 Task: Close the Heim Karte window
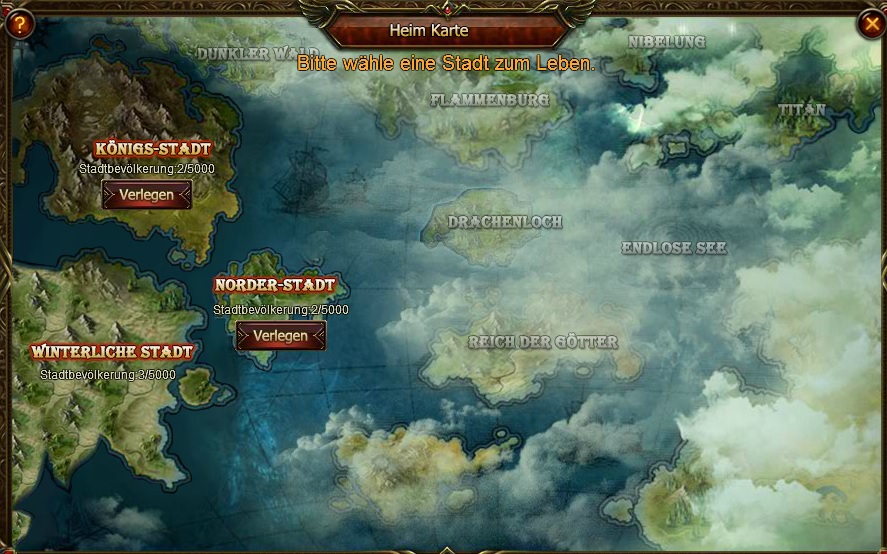click(869, 24)
